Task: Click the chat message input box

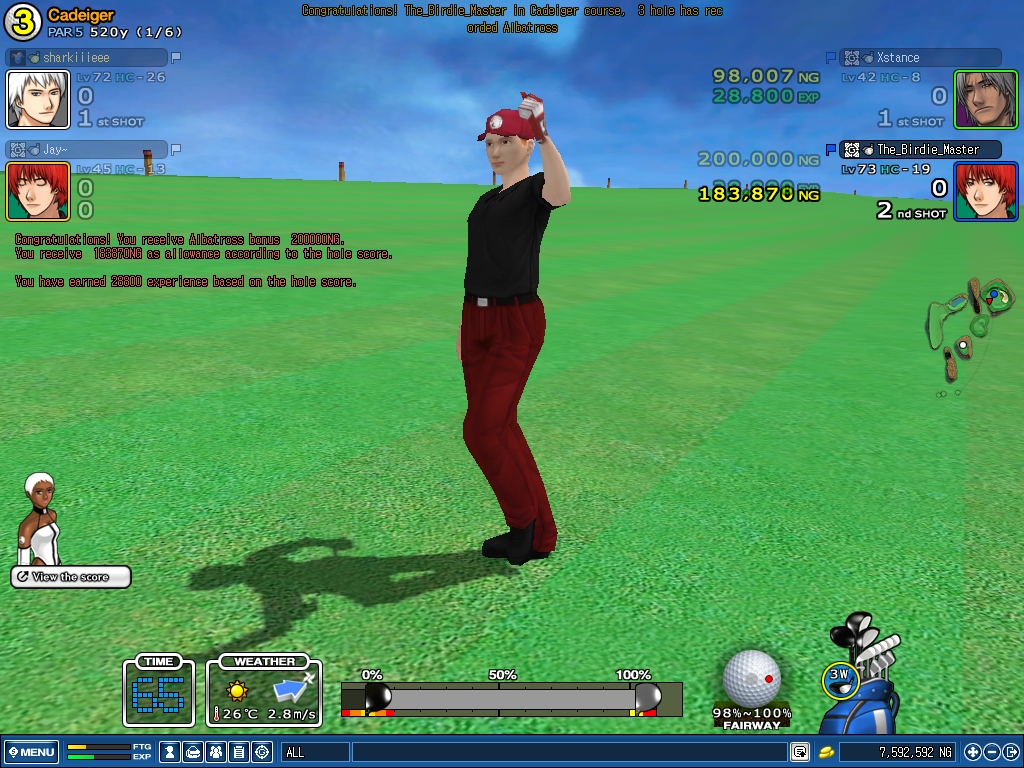Action: 568,752
